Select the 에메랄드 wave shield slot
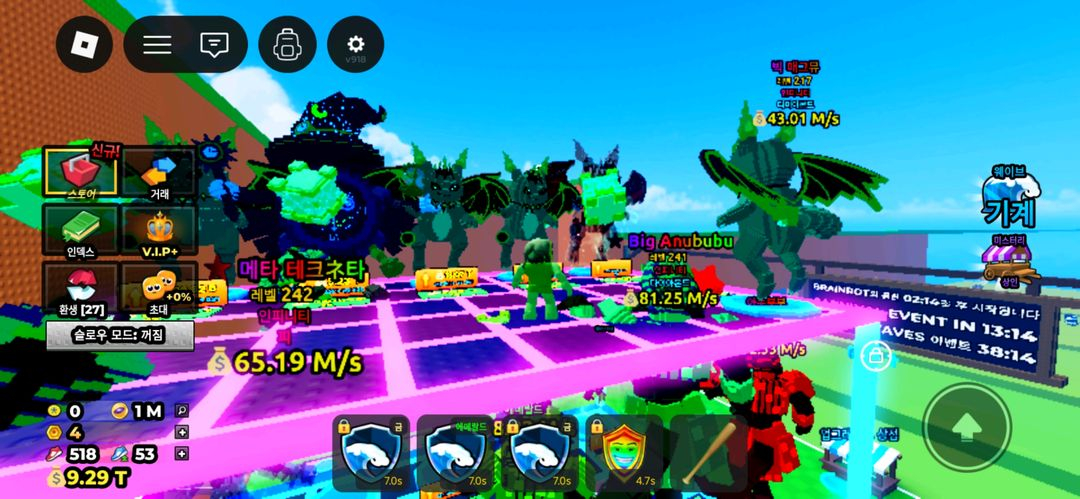Viewport: 1080px width, 499px height. click(455, 452)
